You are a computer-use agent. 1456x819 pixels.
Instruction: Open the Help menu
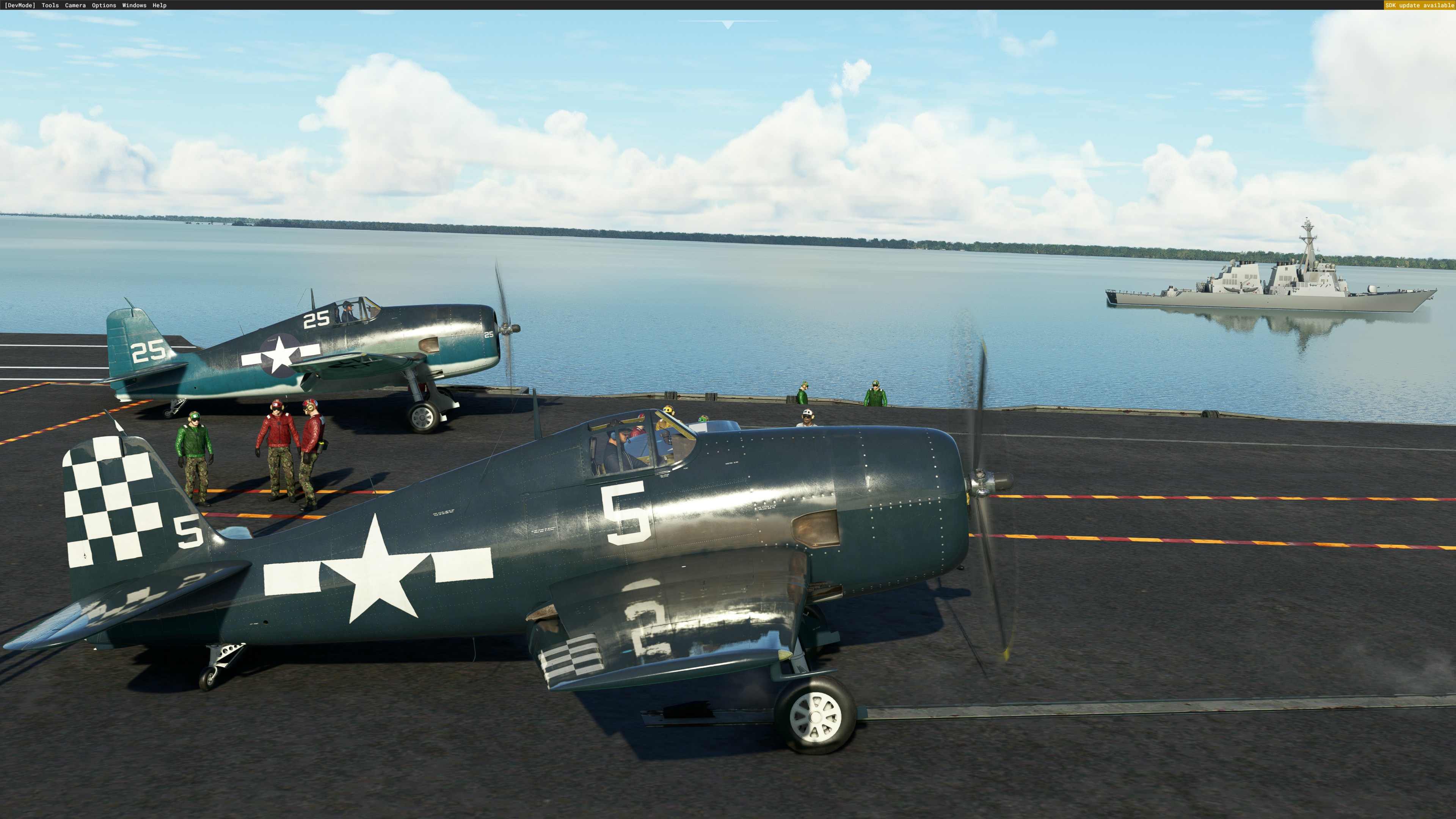point(159,5)
